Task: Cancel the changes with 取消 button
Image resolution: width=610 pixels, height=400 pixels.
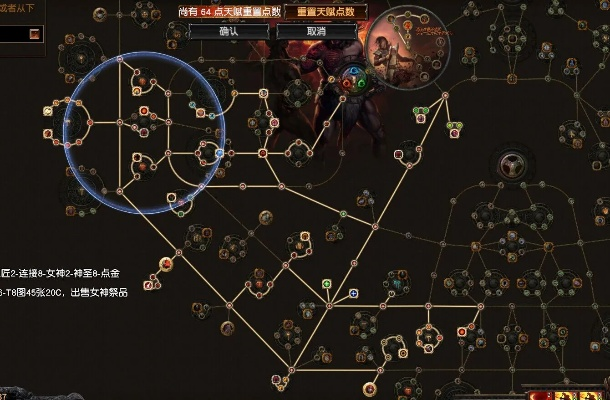Action: (317, 31)
